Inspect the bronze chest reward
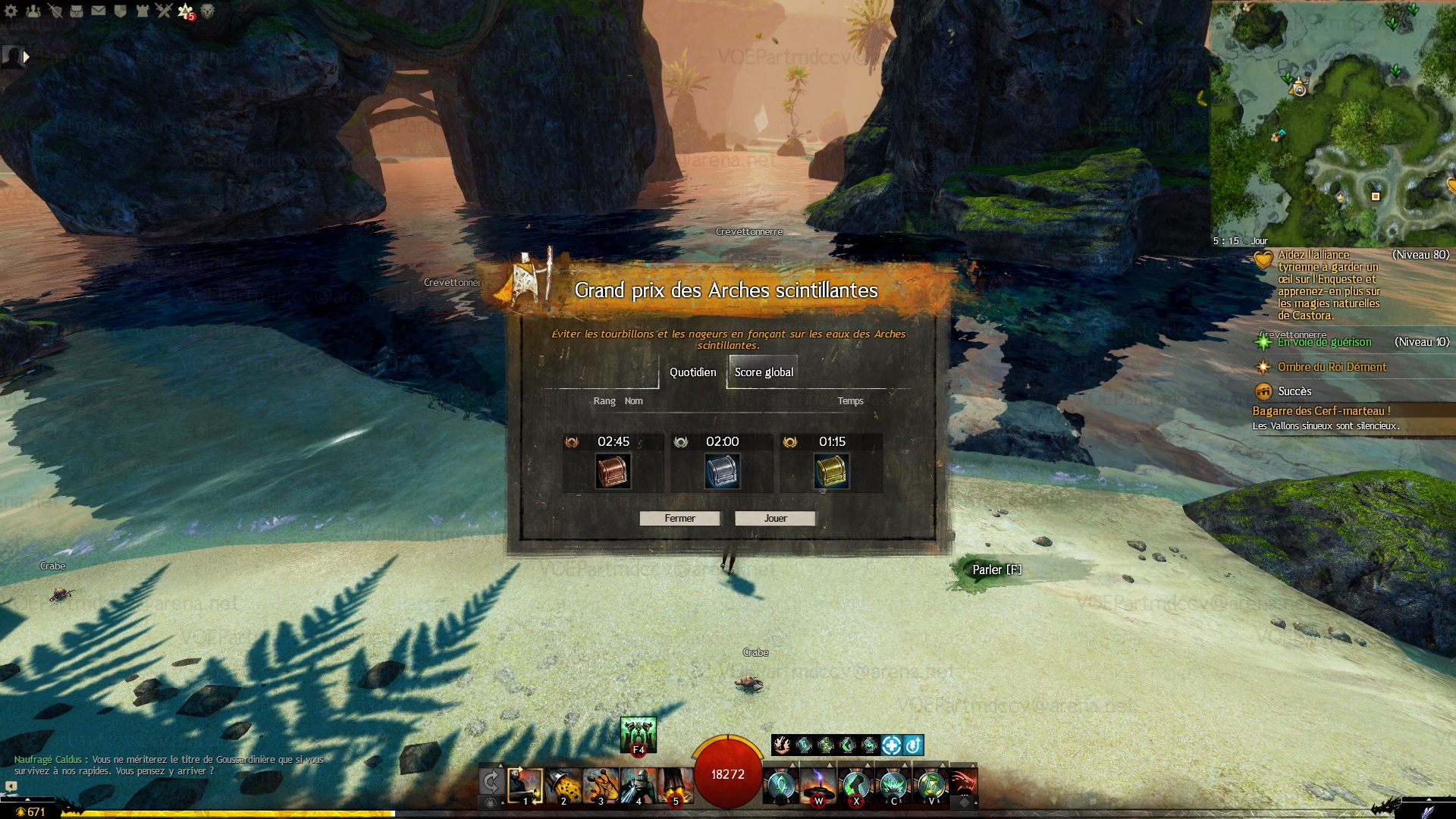Screen dimensions: 1456x819 tap(613, 471)
